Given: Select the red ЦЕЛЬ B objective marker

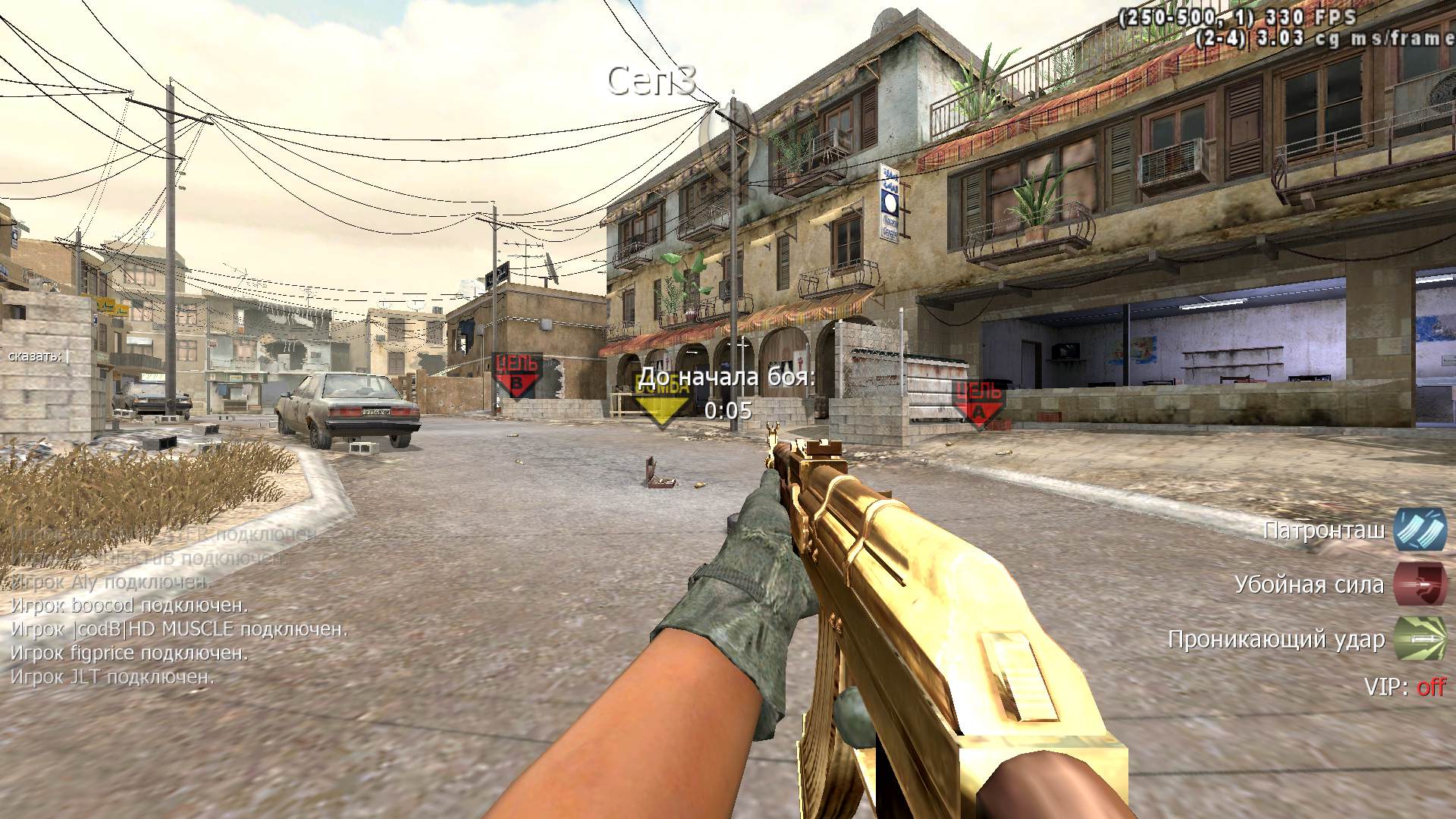Looking at the screenshot, I should coord(517,375).
